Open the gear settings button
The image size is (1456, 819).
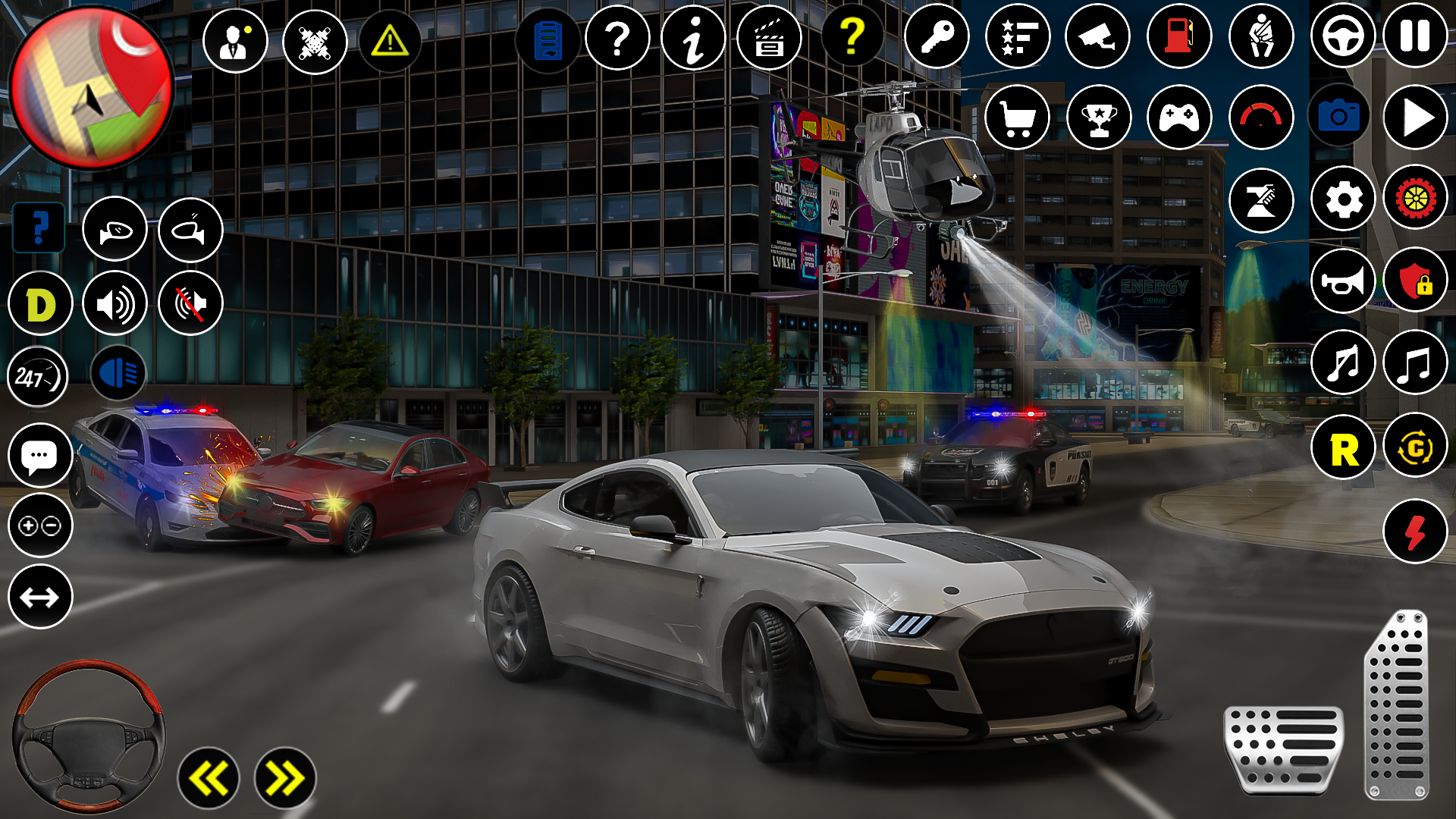[1343, 199]
